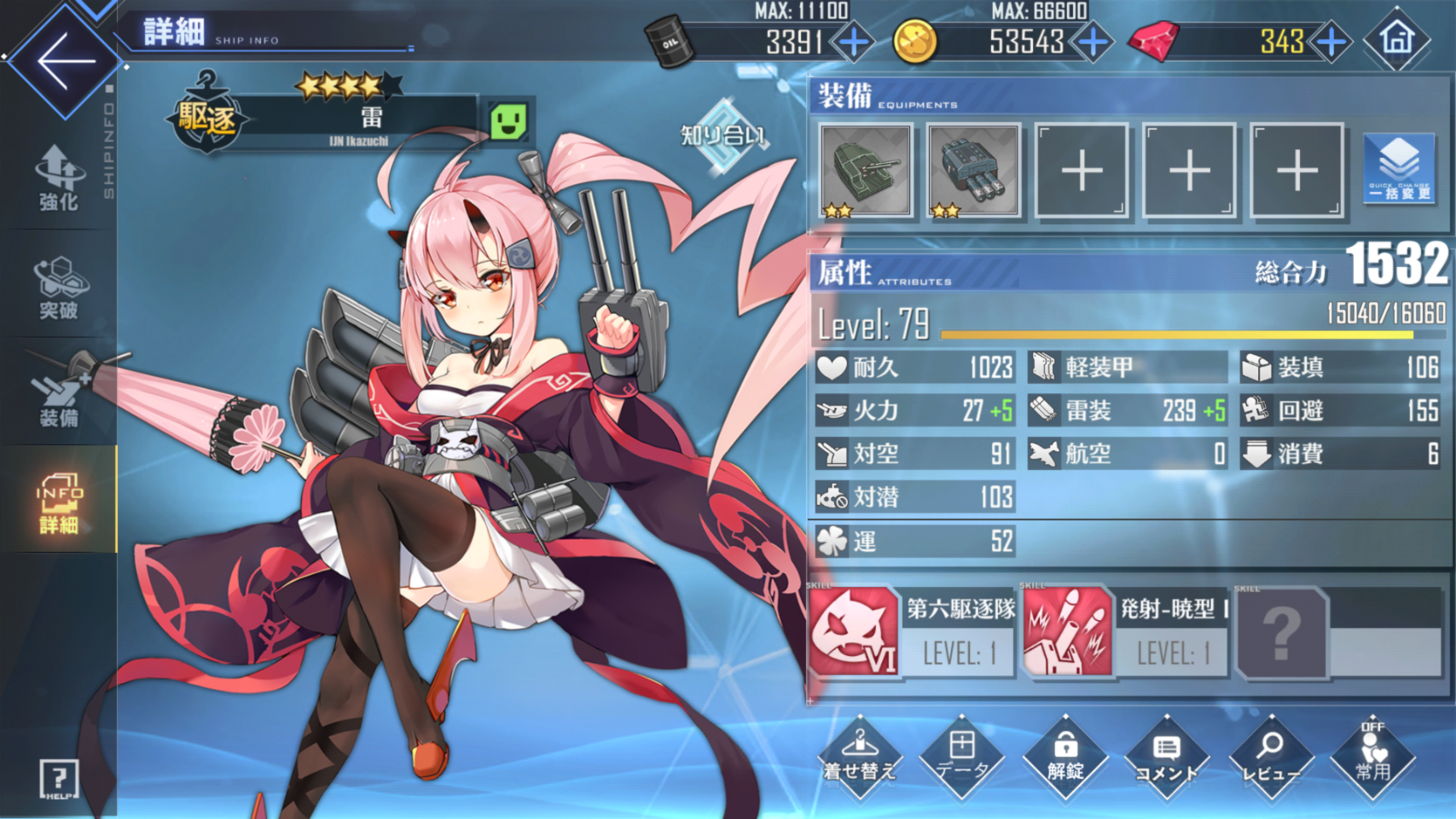Buy more red gems
The image size is (1456, 819).
click(1331, 41)
